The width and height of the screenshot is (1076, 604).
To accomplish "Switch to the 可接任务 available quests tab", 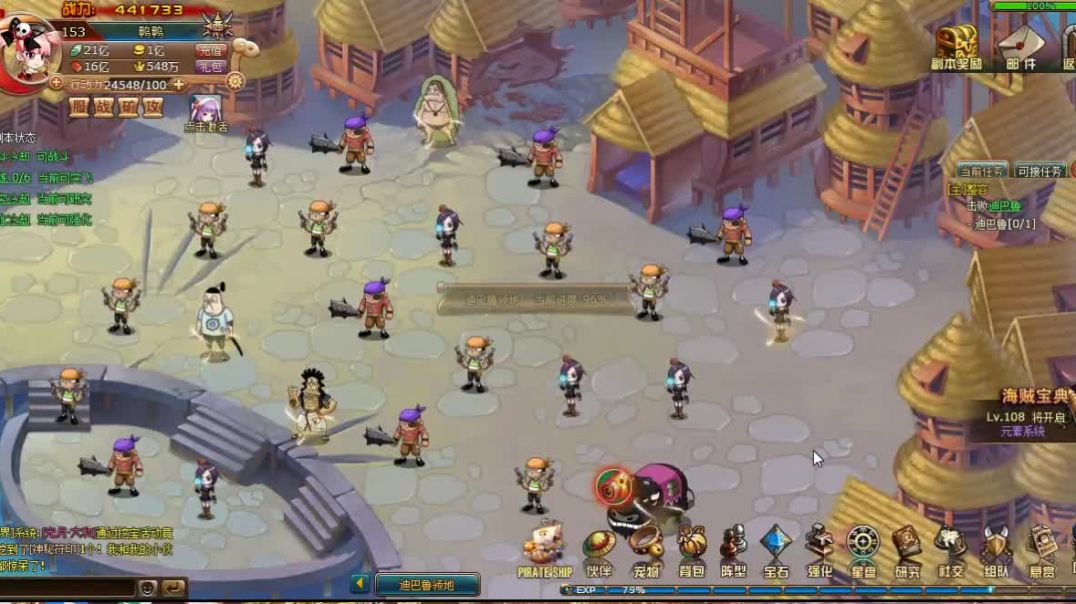I will point(1040,171).
